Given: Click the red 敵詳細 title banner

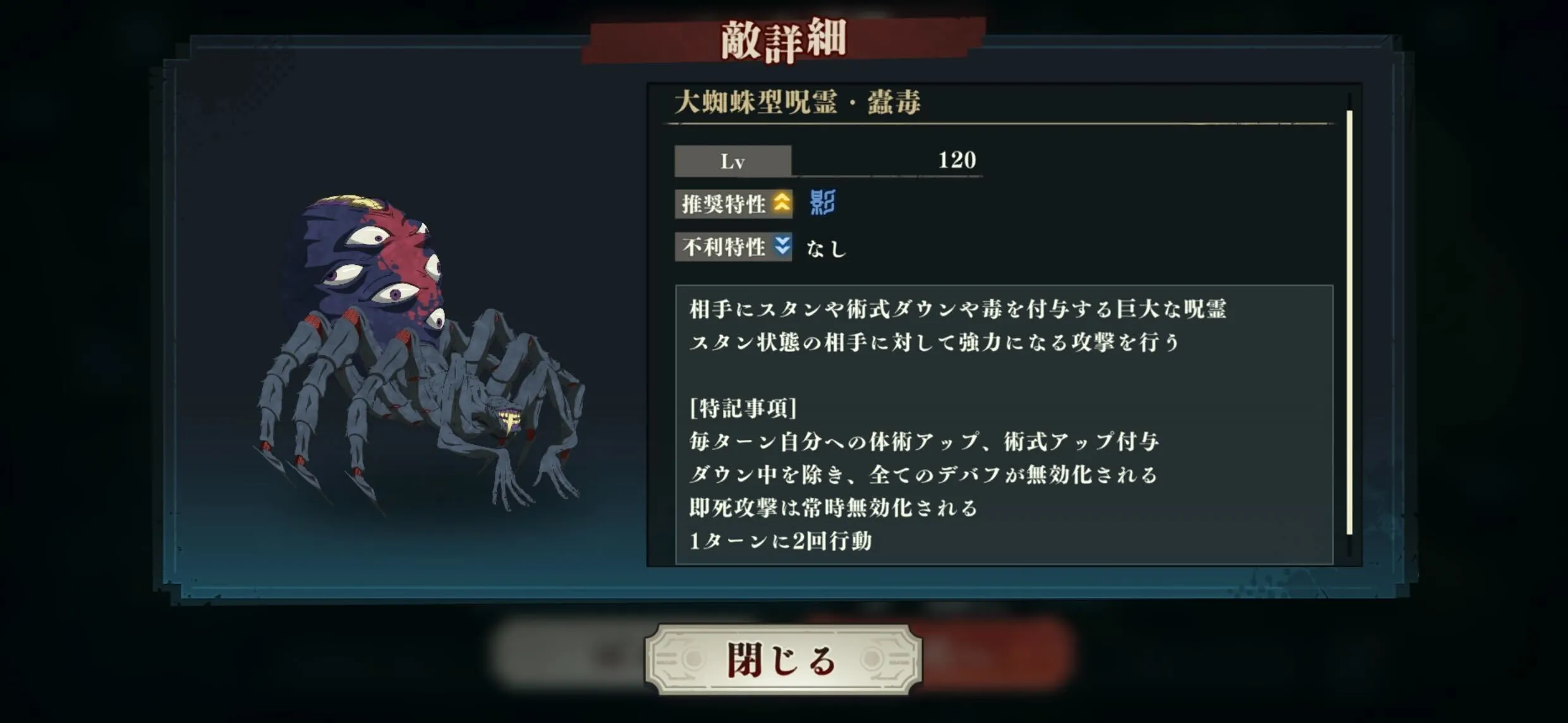Looking at the screenshot, I should 784,39.
